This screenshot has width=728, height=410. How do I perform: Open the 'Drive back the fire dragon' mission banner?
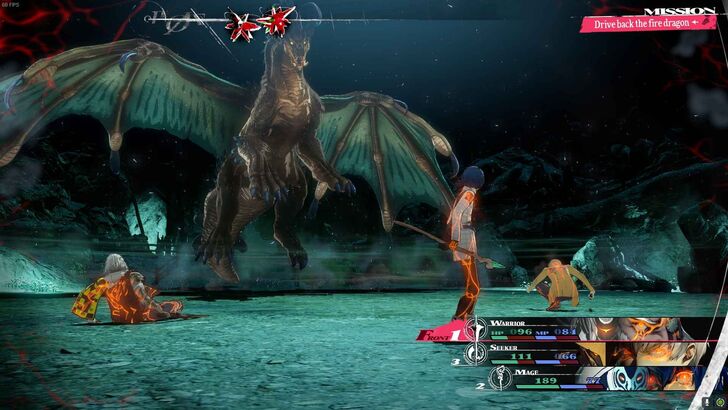click(x=649, y=21)
